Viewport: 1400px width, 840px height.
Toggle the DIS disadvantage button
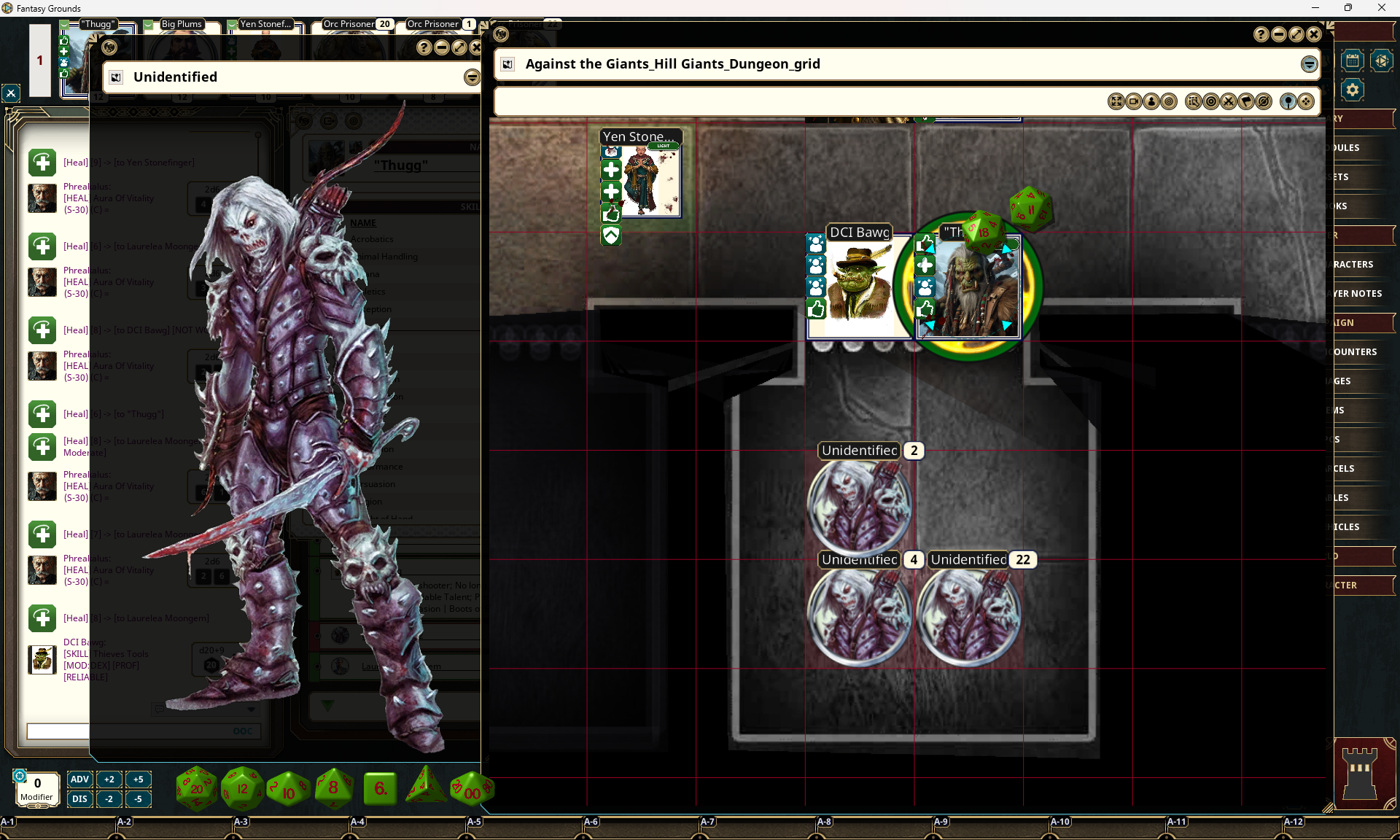click(79, 798)
